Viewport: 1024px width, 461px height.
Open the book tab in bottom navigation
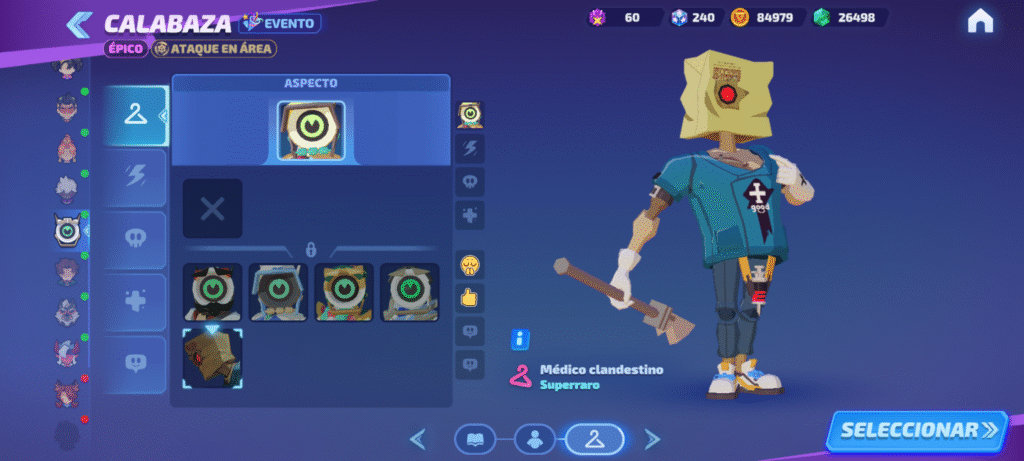tap(475, 438)
